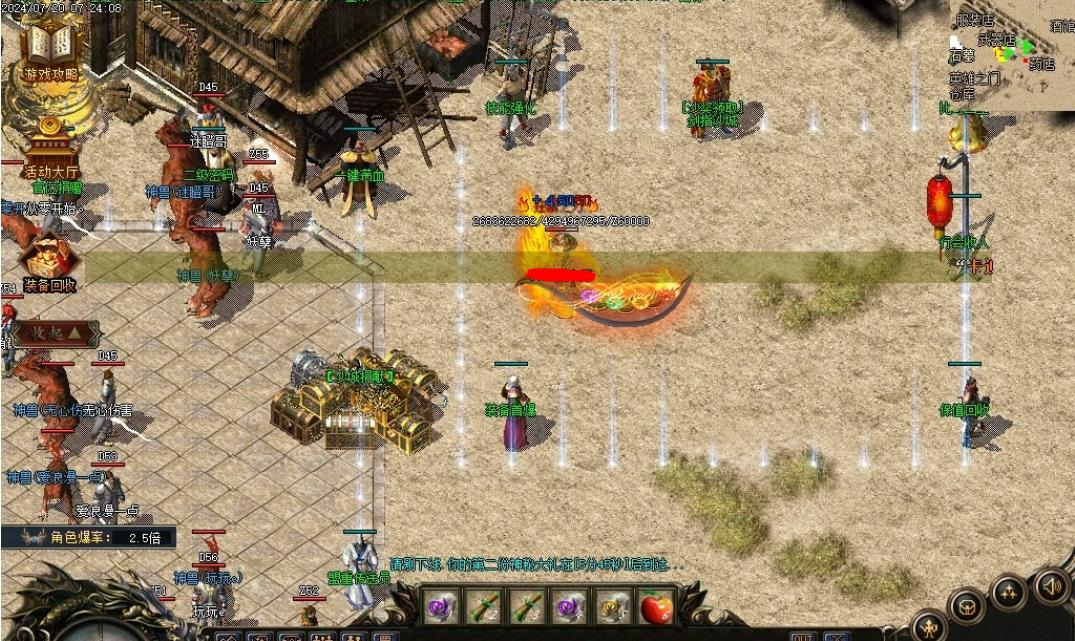Image resolution: width=1075 pixels, height=641 pixels.
Task: Close via the X button beside OUT
Action: (x=836, y=636)
